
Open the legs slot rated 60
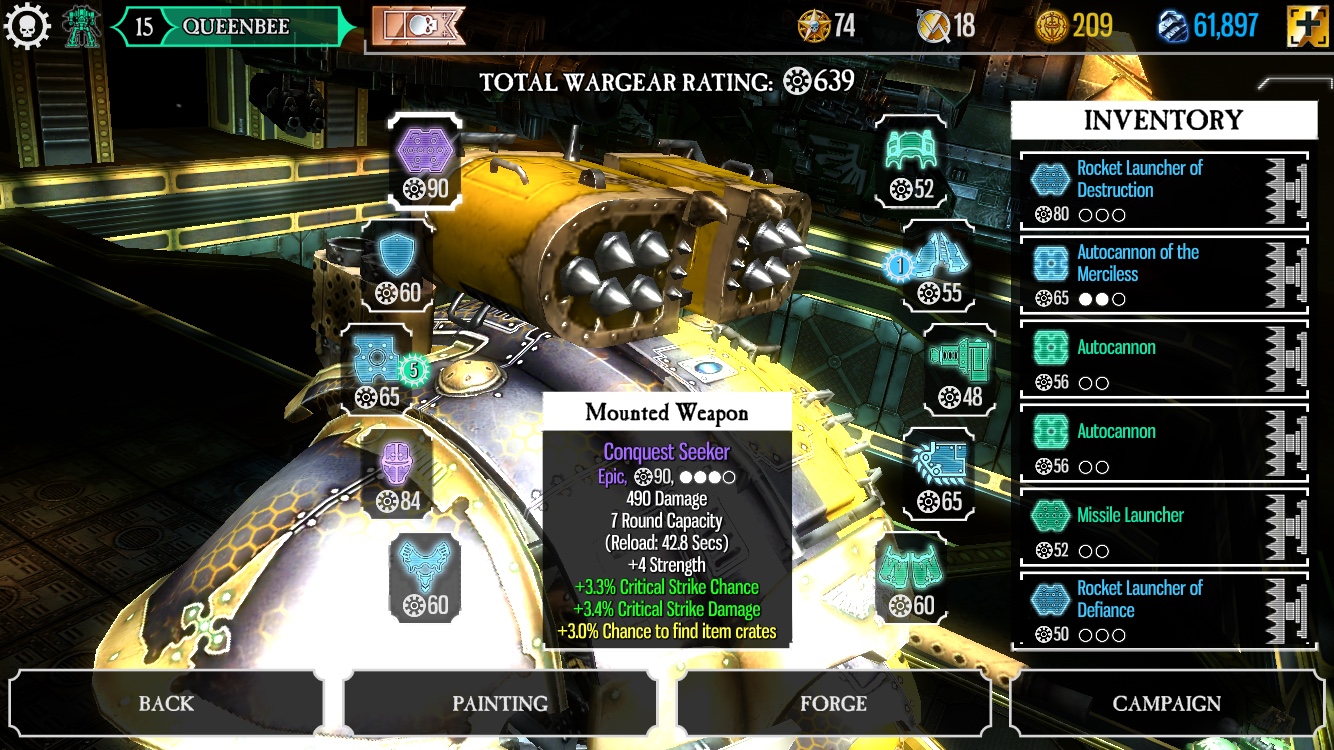(910, 580)
